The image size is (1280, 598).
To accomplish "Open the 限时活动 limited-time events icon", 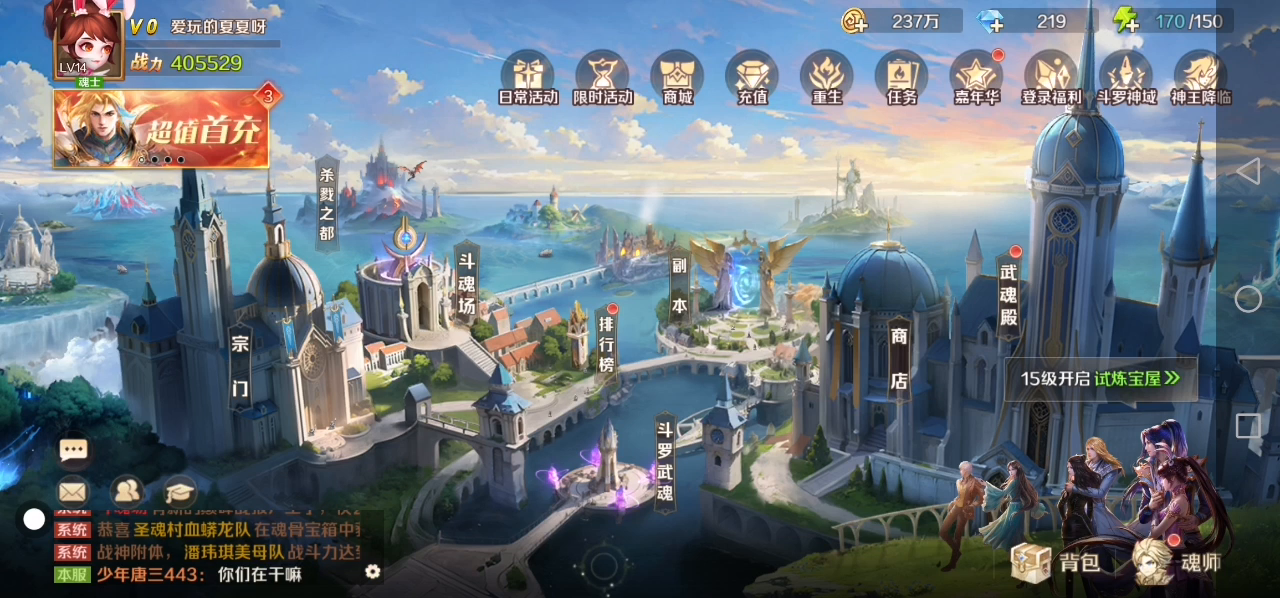I will 602,76.
